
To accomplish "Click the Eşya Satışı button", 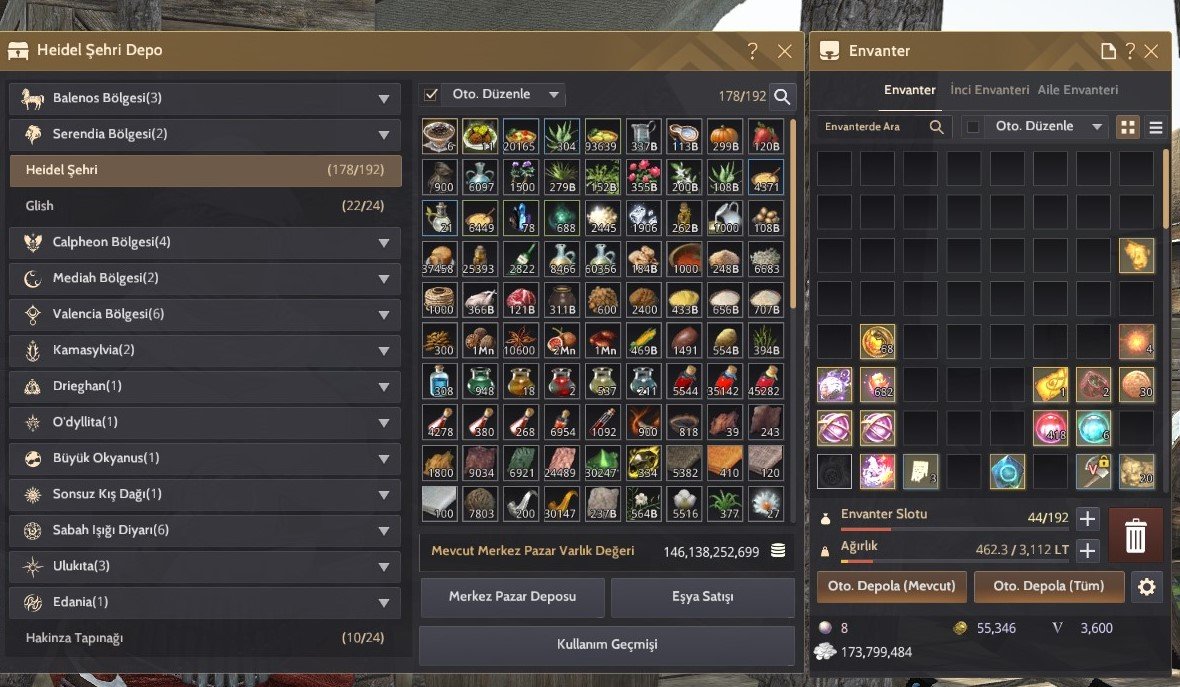I will 702,597.
